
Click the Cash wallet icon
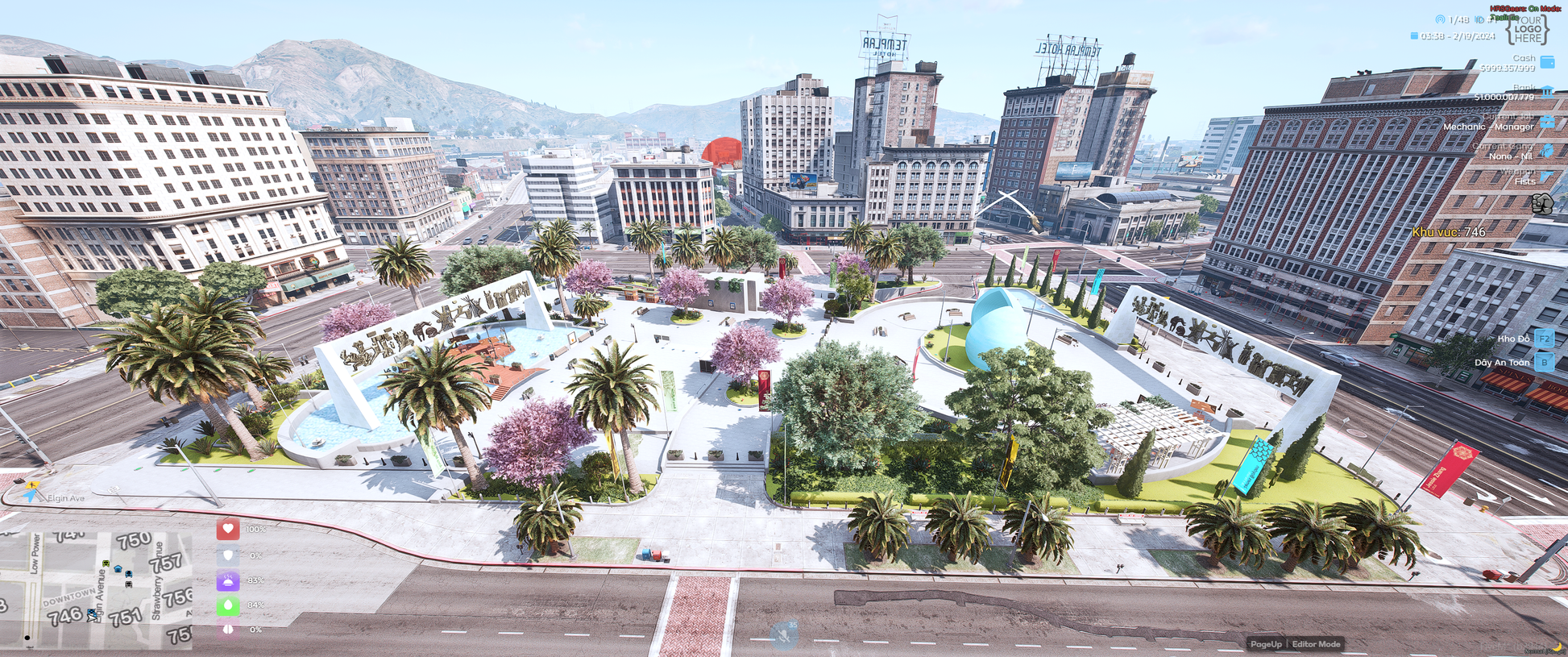1547,62
